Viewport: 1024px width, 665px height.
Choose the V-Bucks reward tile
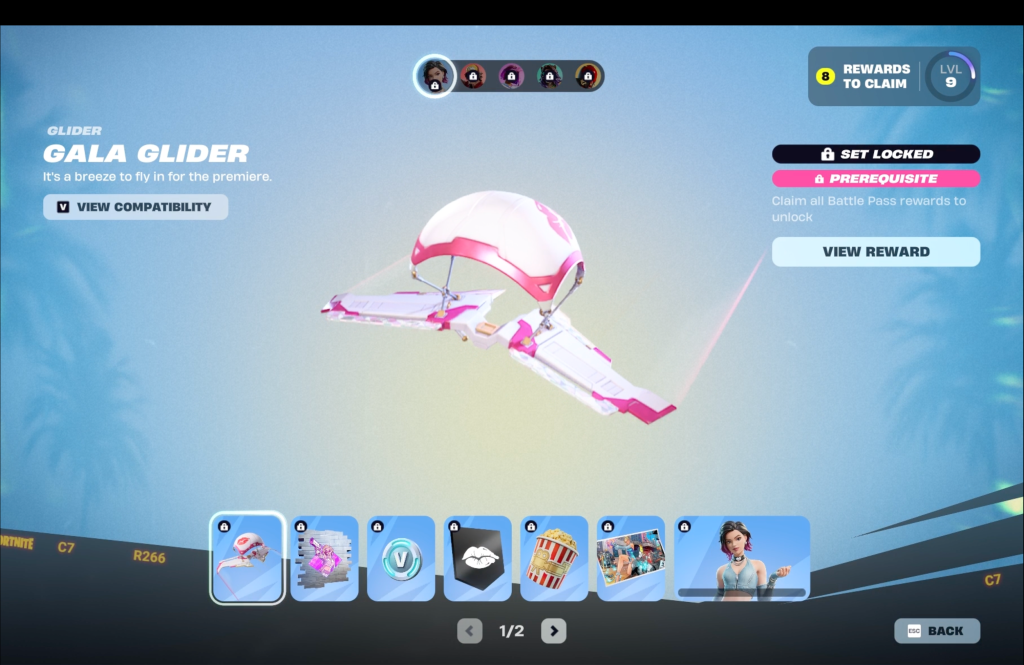(401, 558)
